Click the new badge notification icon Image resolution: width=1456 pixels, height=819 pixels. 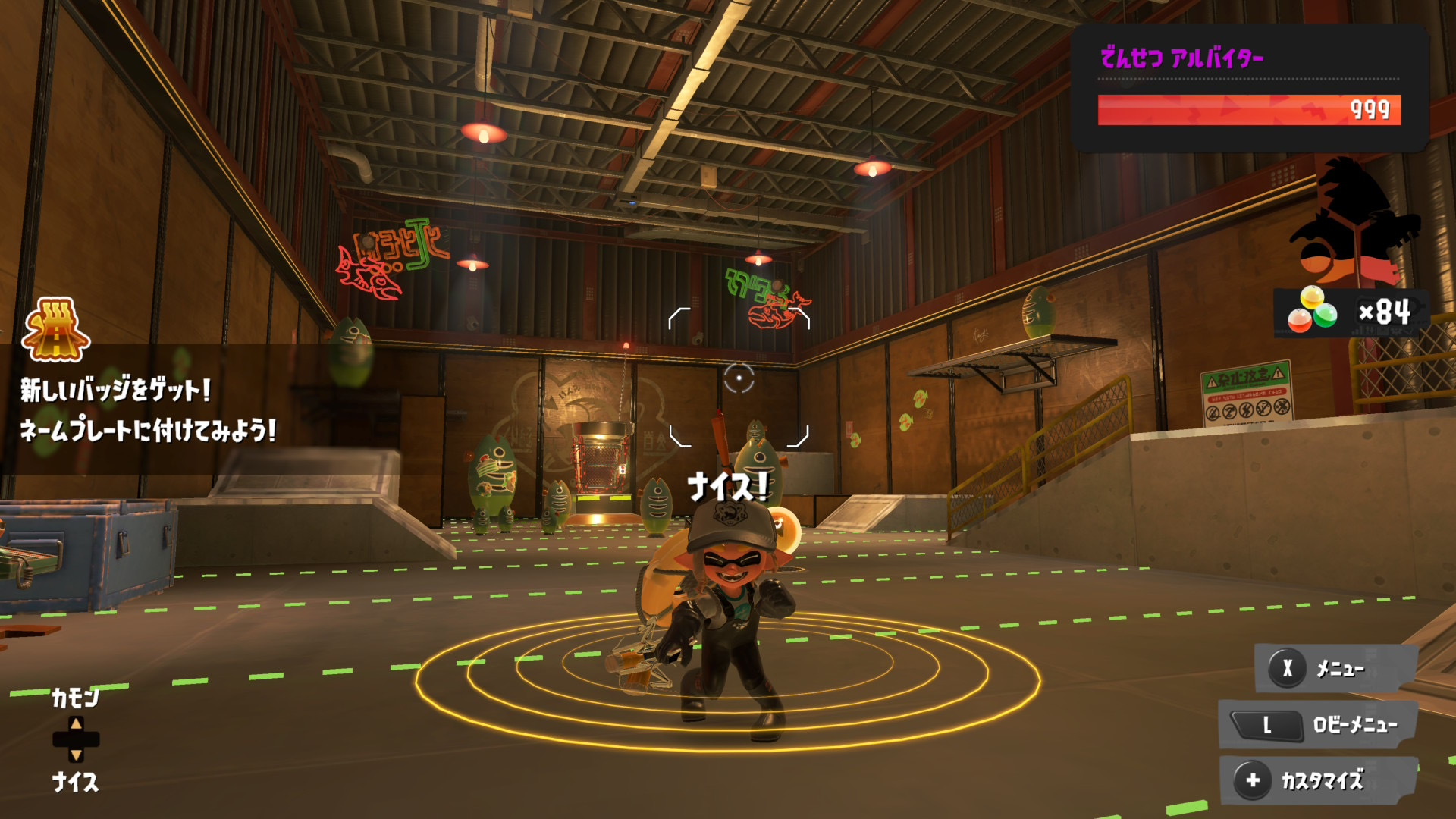pyautogui.click(x=56, y=330)
